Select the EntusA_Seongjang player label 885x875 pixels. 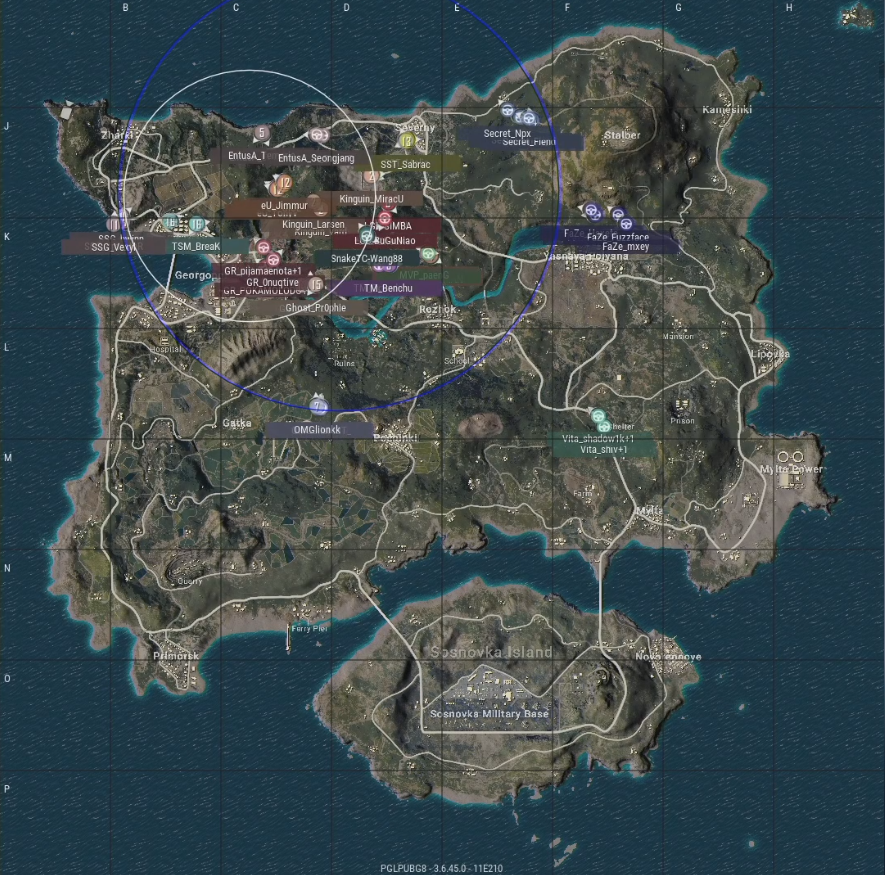click(x=316, y=158)
